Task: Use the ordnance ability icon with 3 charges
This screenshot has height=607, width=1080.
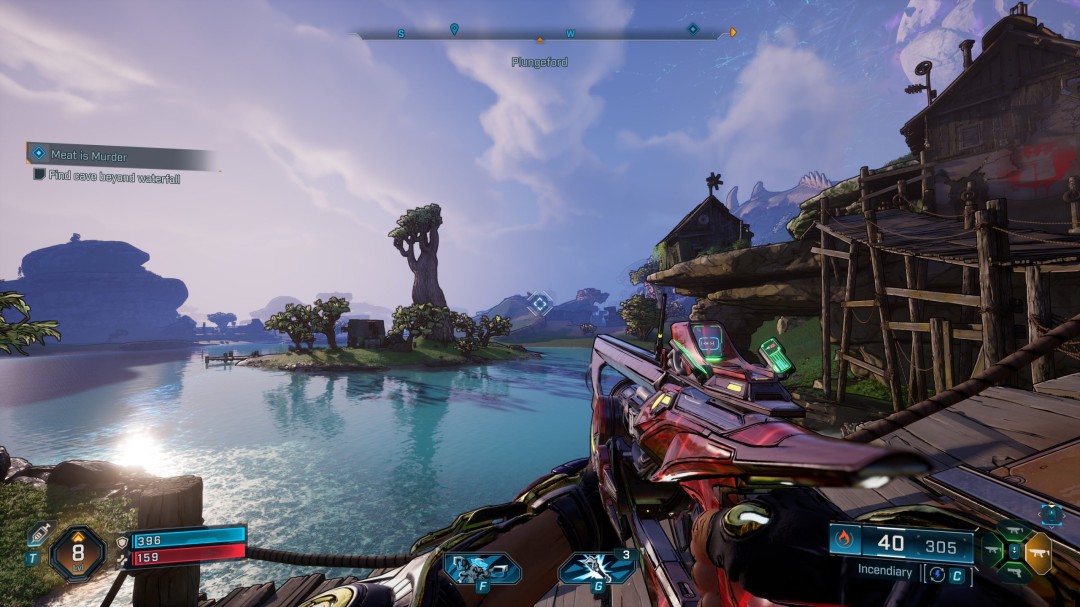Action: point(597,567)
